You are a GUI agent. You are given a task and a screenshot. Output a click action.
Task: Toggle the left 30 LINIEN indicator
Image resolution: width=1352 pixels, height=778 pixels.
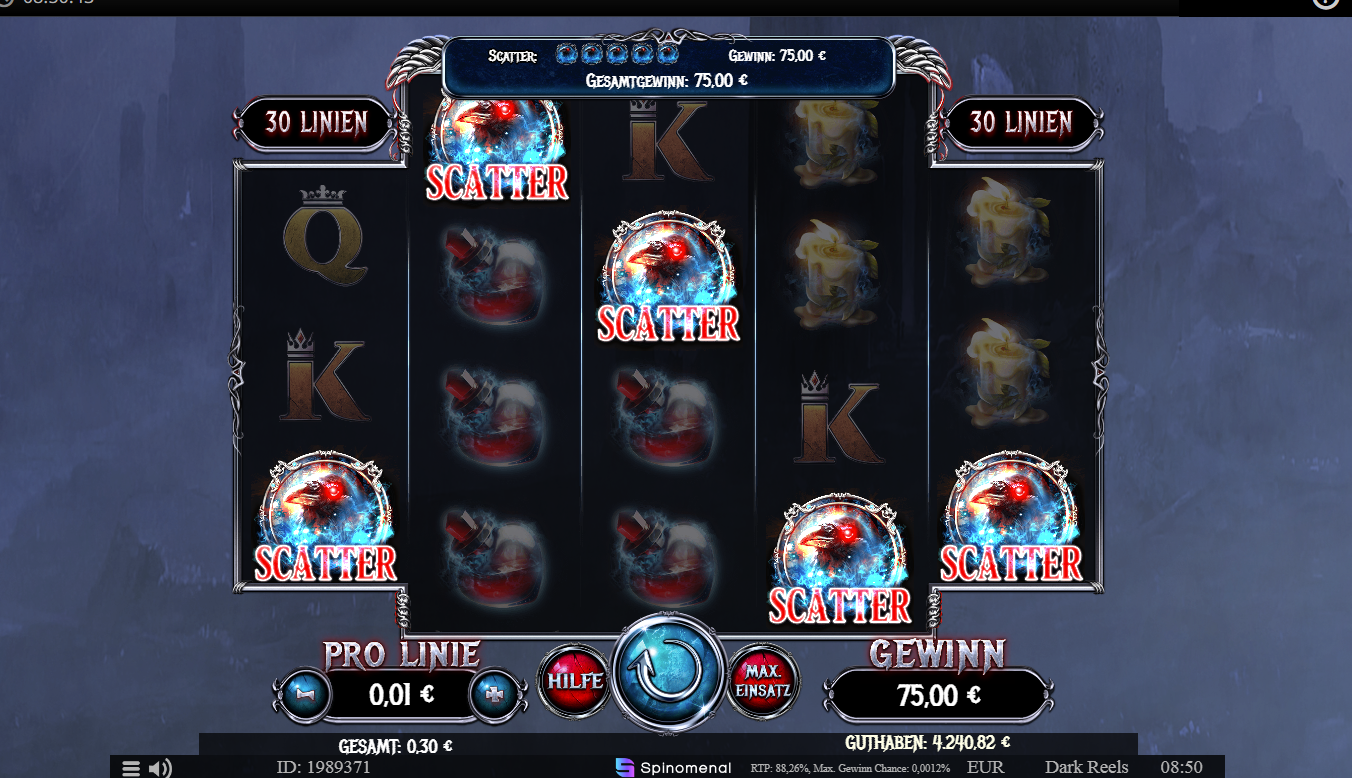tap(315, 122)
